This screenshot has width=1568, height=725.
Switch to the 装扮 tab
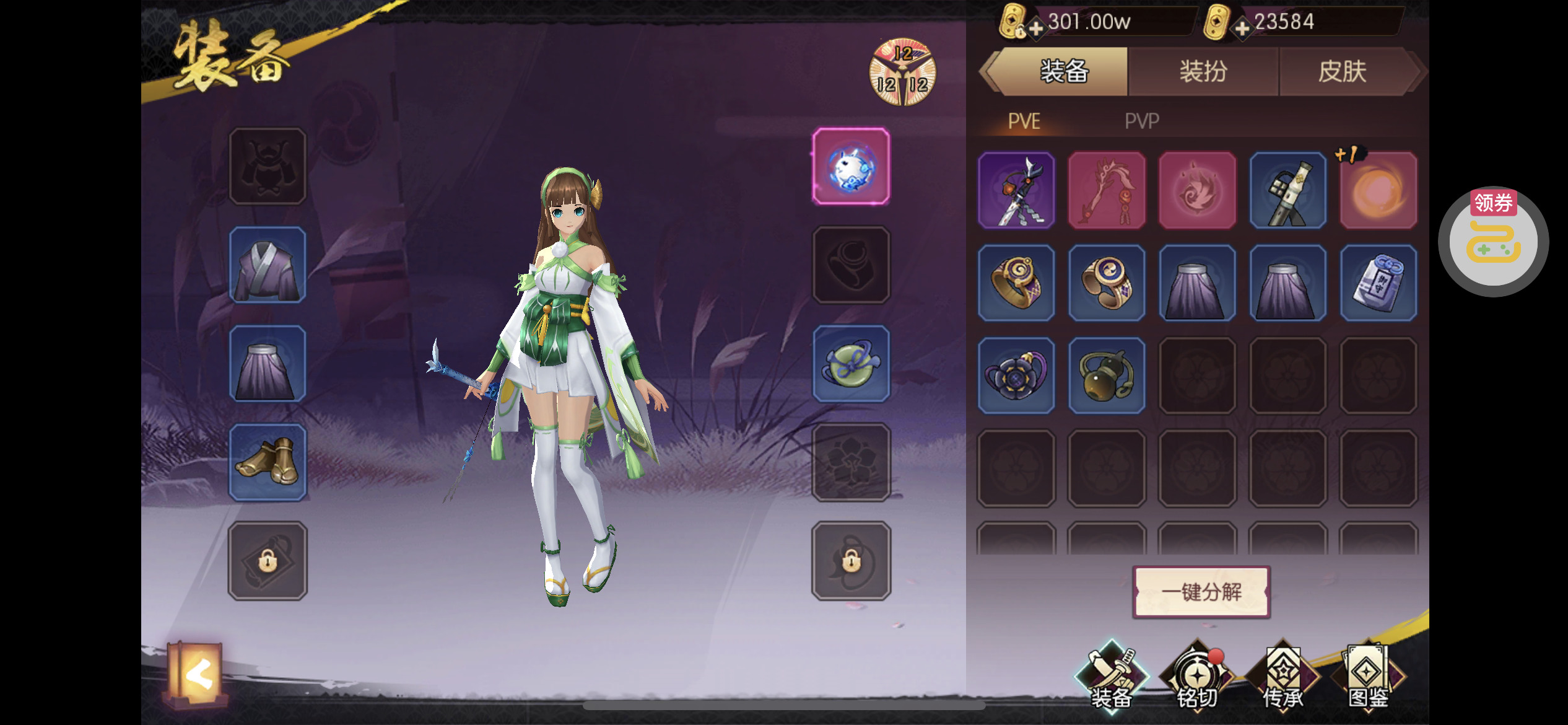click(x=1203, y=72)
